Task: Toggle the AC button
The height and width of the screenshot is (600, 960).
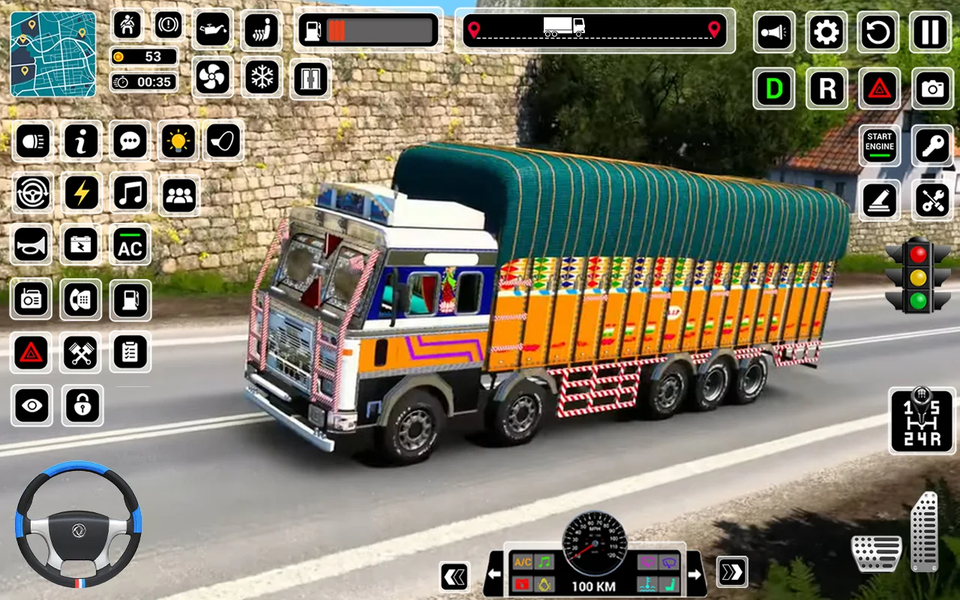Action: pos(130,245)
